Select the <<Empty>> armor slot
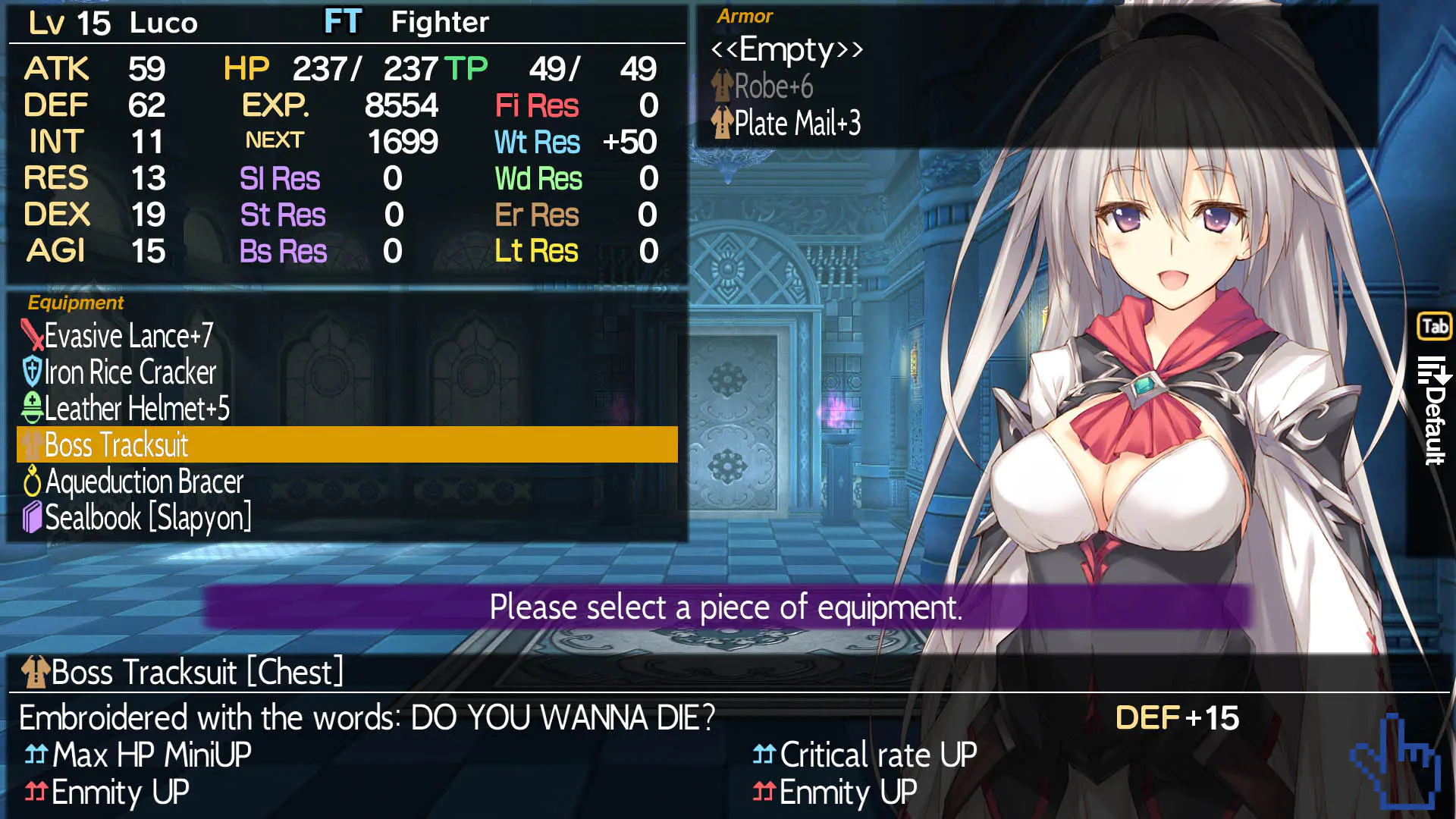The image size is (1456, 819). pyautogui.click(x=787, y=49)
